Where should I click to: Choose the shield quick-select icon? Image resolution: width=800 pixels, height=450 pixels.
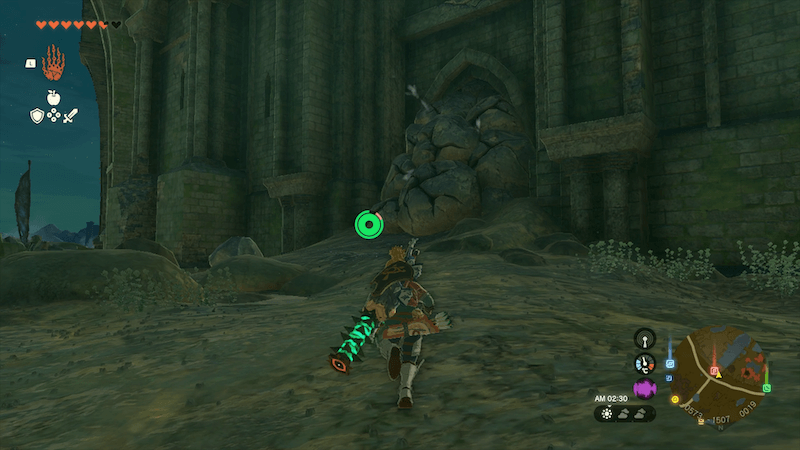36,116
